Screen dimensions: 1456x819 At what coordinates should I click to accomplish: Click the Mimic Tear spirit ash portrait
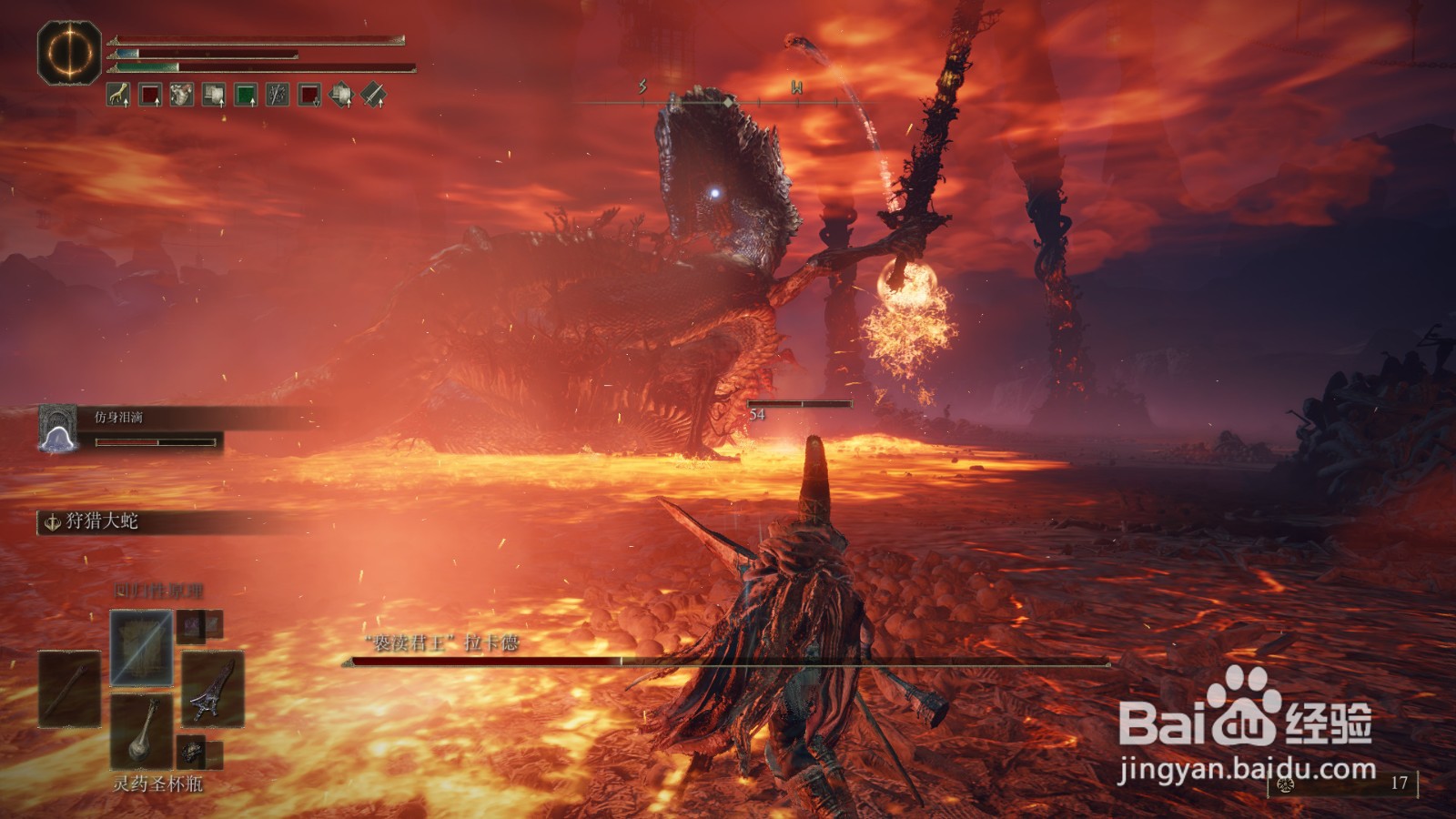tap(58, 427)
